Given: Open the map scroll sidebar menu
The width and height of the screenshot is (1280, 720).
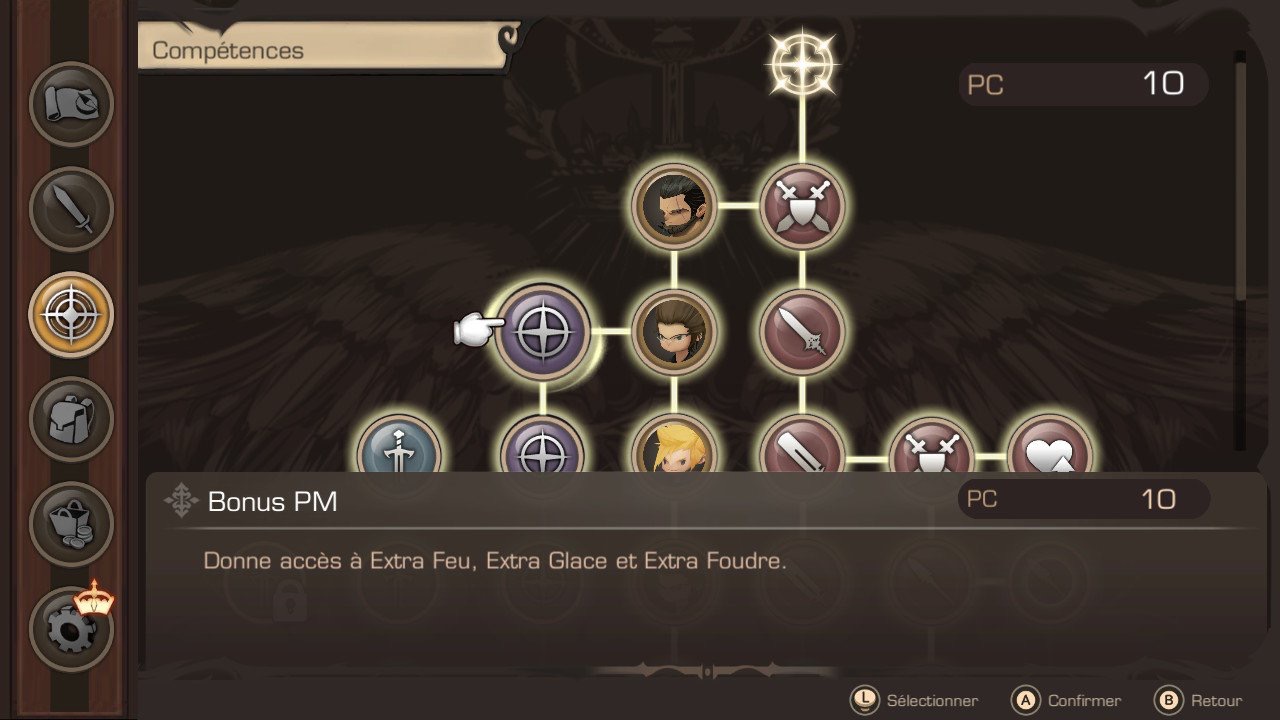Looking at the screenshot, I should point(71,104).
